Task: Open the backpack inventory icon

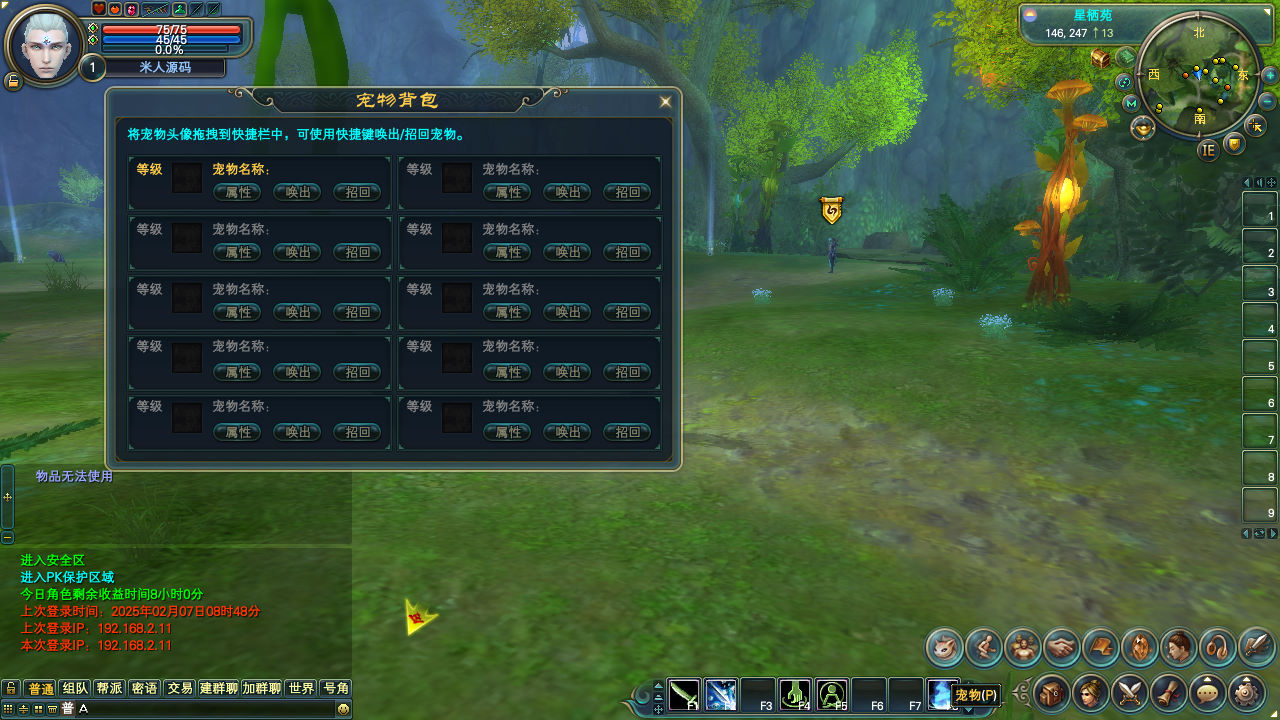Action: tap(1051, 692)
